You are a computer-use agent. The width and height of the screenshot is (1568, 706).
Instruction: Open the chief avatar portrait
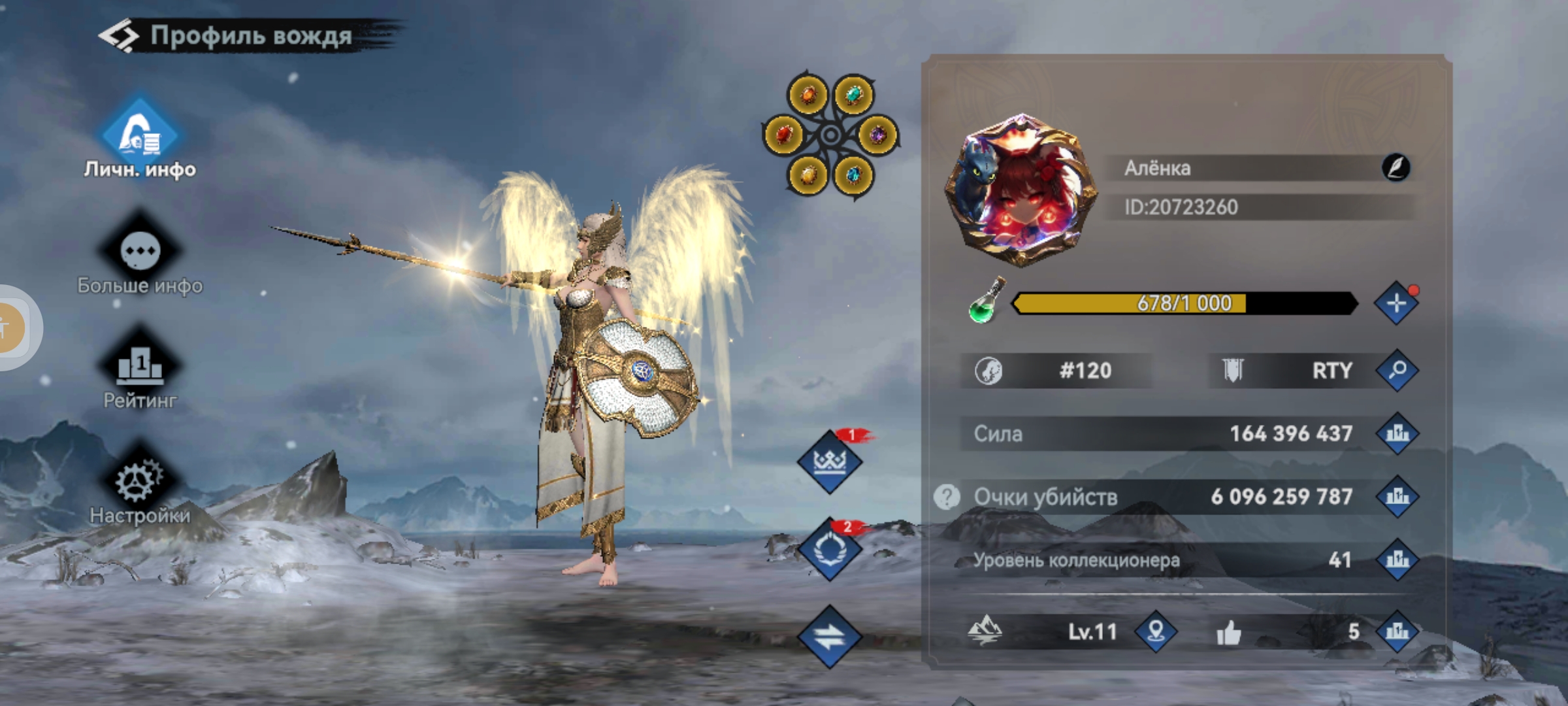coord(1021,190)
